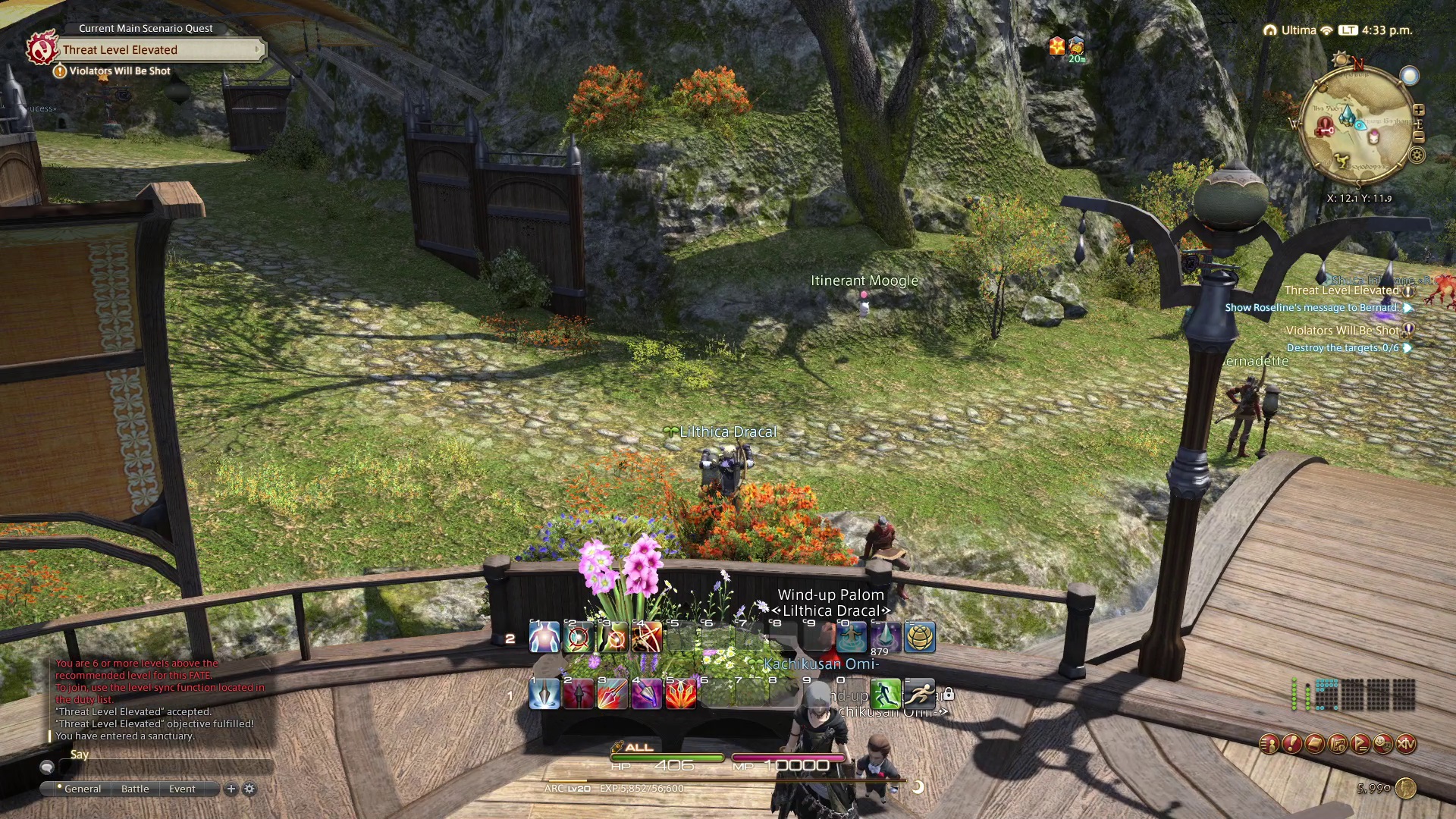Add a new chat tab with plus button
The width and height of the screenshot is (1456, 819).
click(x=231, y=789)
